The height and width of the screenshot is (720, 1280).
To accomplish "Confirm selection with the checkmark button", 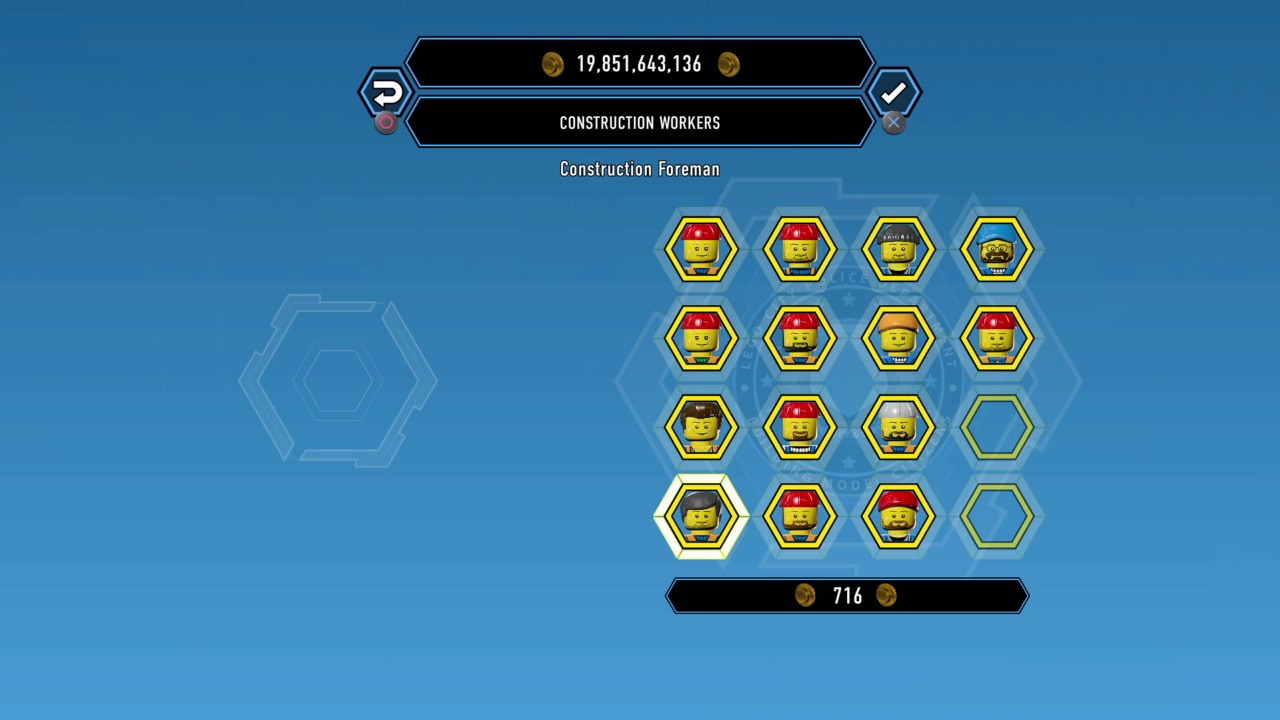I will (x=893, y=93).
